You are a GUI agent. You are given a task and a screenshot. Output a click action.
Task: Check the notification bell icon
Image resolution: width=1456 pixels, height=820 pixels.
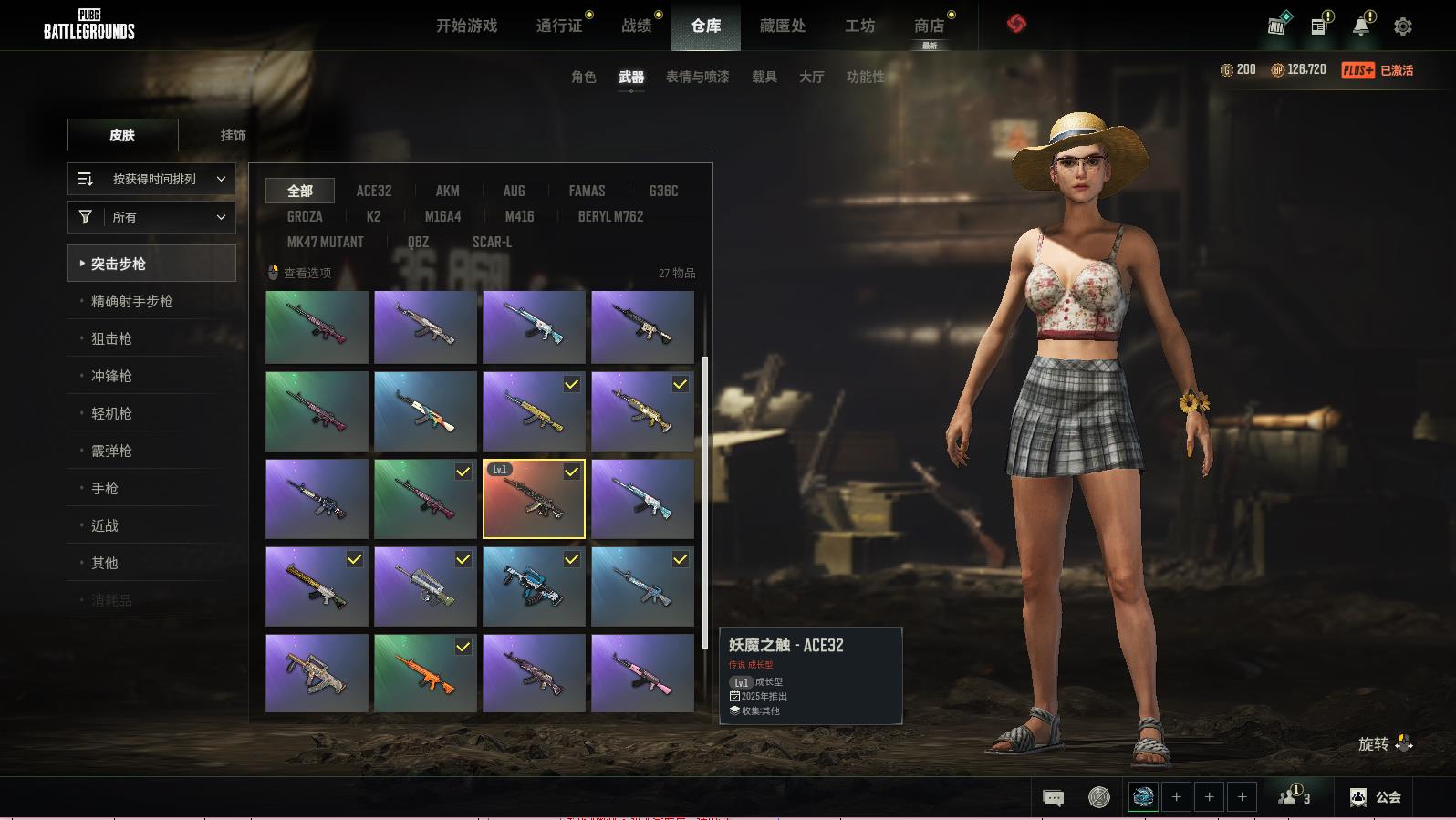point(1360,26)
